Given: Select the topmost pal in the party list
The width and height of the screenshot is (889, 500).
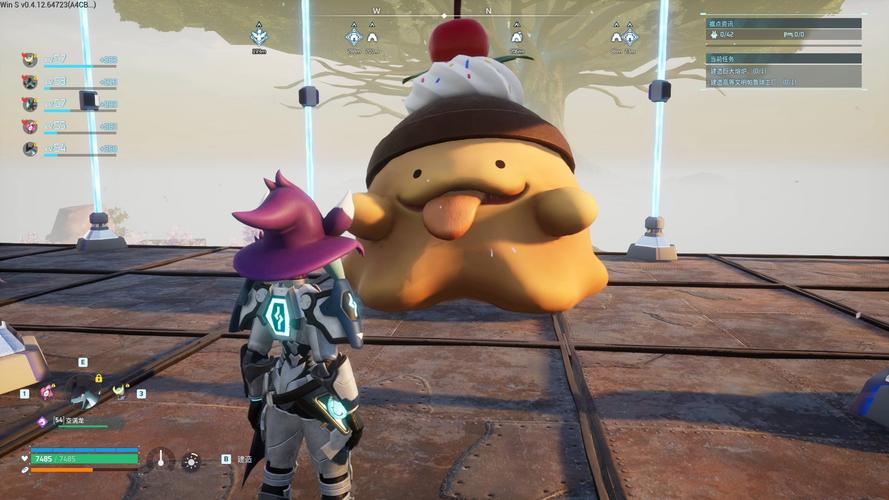Looking at the screenshot, I should pos(30,60).
